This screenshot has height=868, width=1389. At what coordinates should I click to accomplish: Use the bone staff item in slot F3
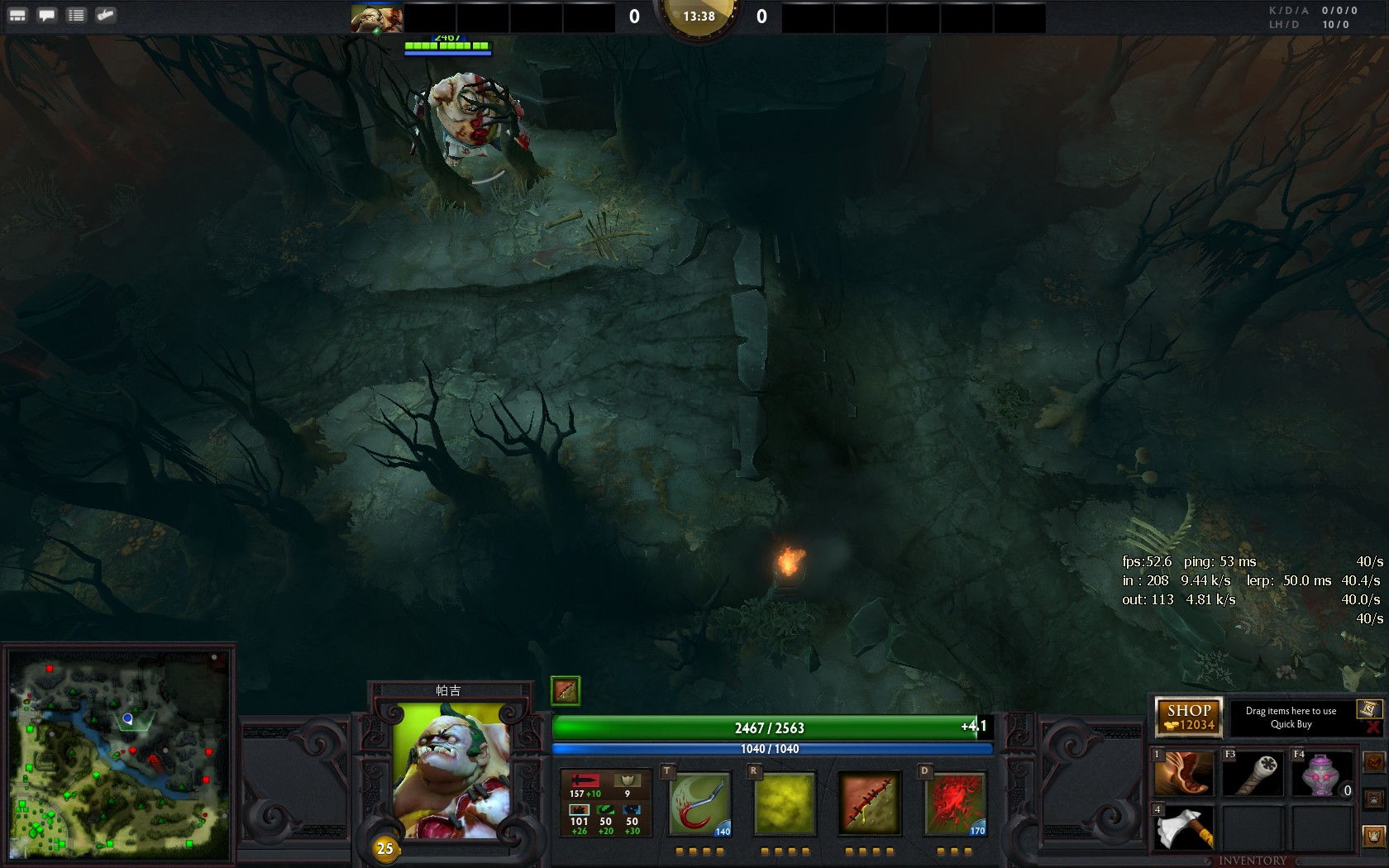[x=1253, y=774]
